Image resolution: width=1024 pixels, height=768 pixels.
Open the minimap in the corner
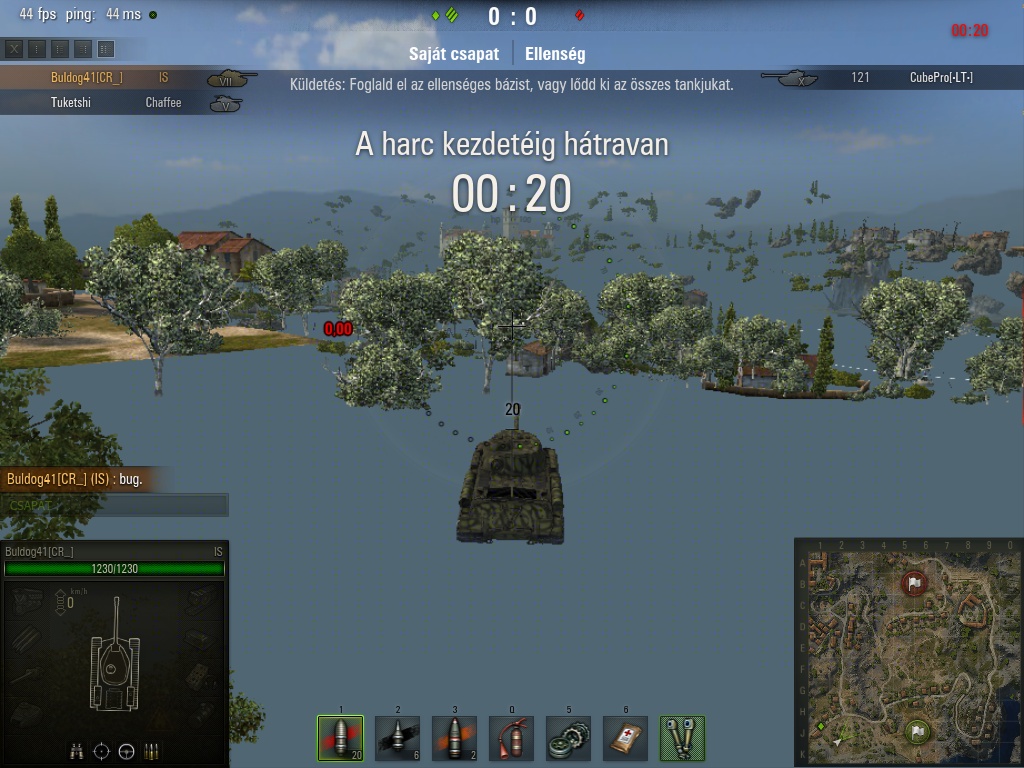pyautogui.click(x=908, y=652)
